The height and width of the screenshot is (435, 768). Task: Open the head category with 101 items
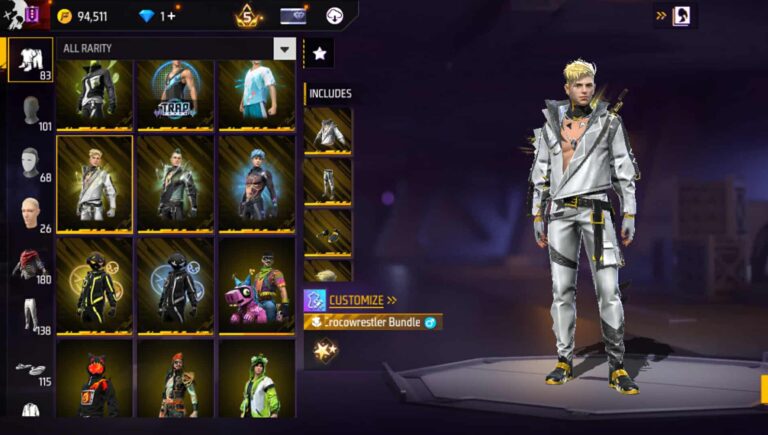pyautogui.click(x=32, y=112)
